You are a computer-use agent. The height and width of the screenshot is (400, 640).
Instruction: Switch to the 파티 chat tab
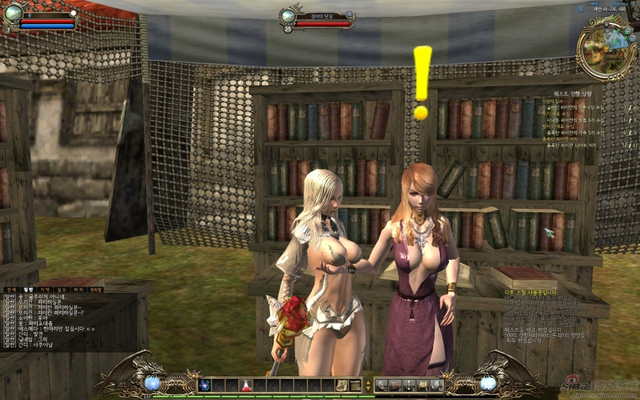pos(79,289)
